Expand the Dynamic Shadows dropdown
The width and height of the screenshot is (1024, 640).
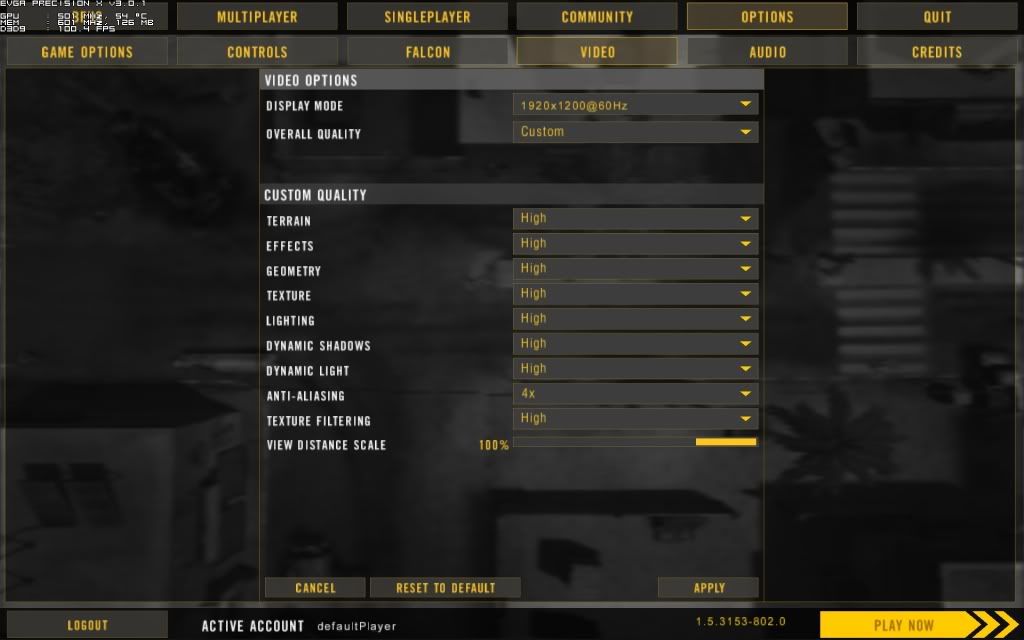[x=635, y=344]
